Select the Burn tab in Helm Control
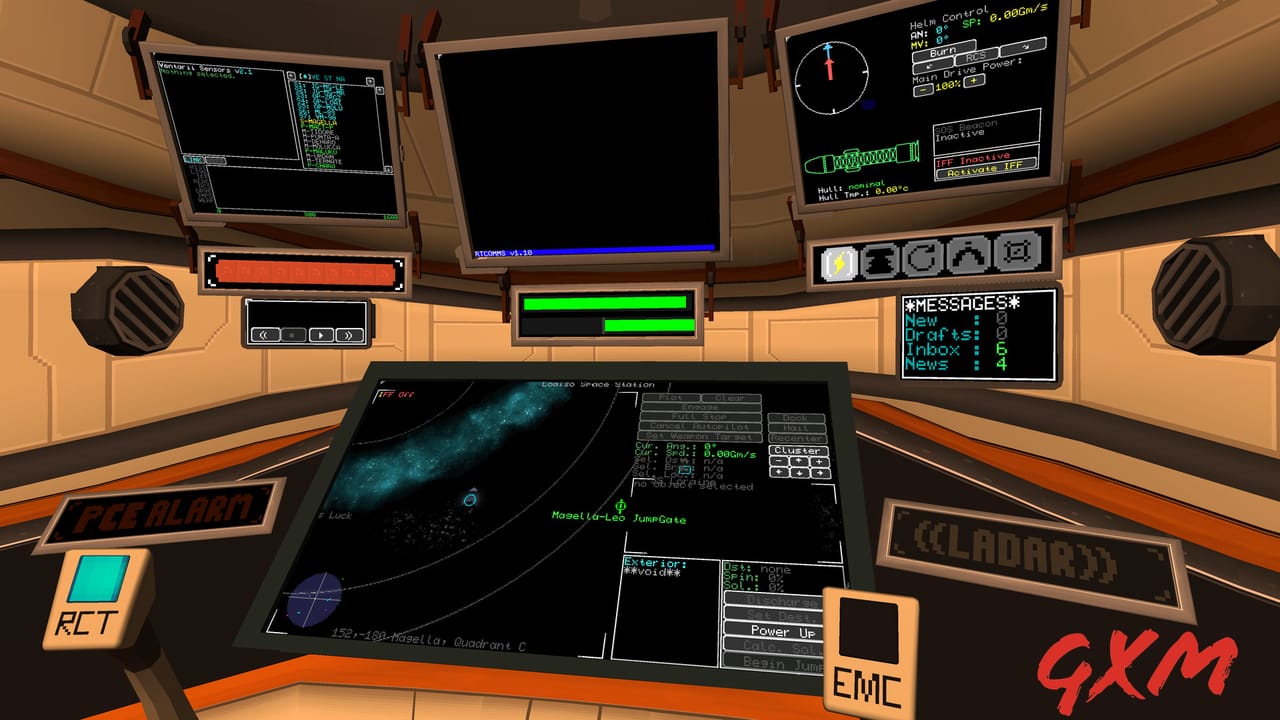 [x=943, y=49]
